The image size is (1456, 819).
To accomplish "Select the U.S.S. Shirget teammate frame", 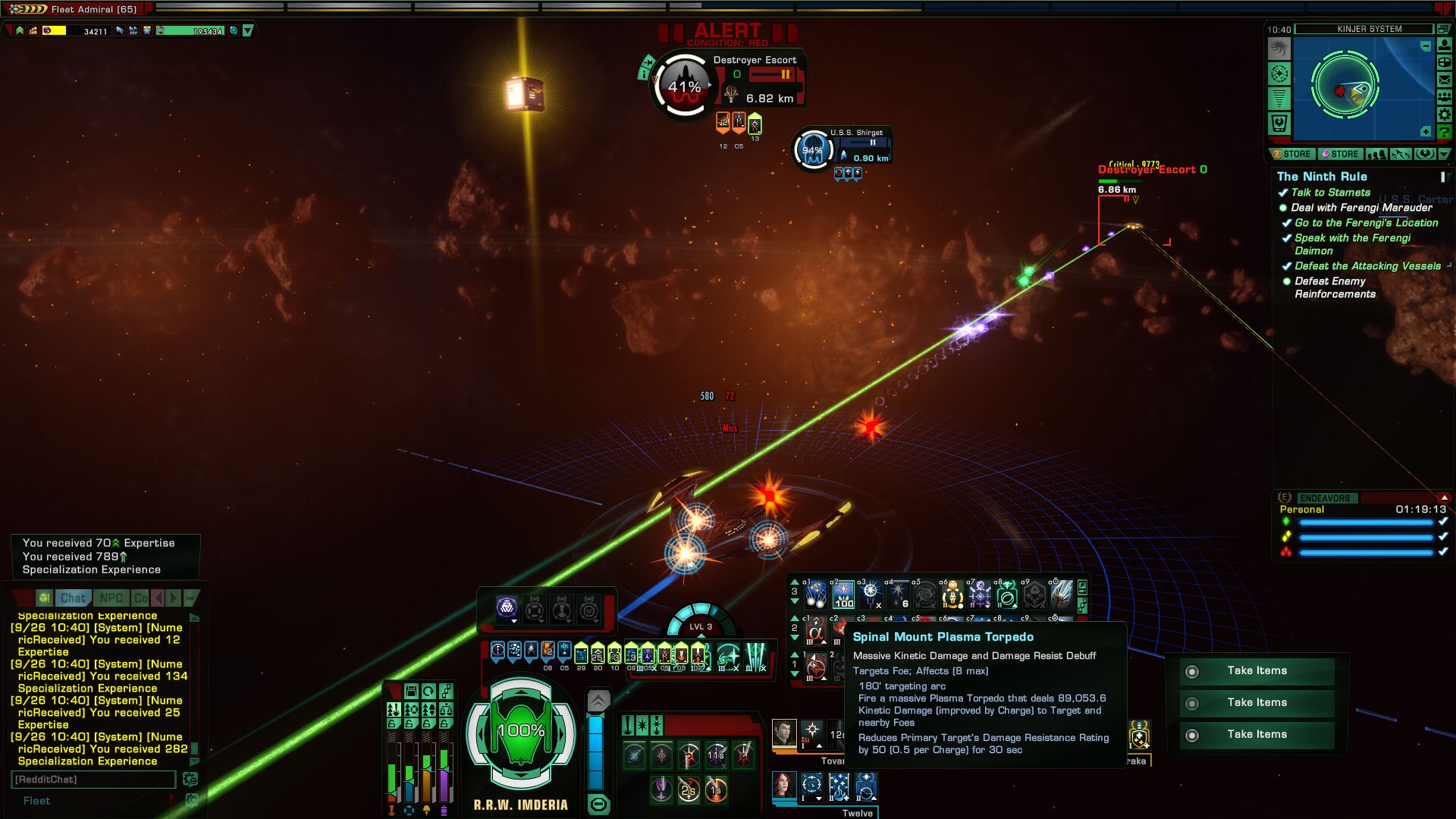I will 842,147.
